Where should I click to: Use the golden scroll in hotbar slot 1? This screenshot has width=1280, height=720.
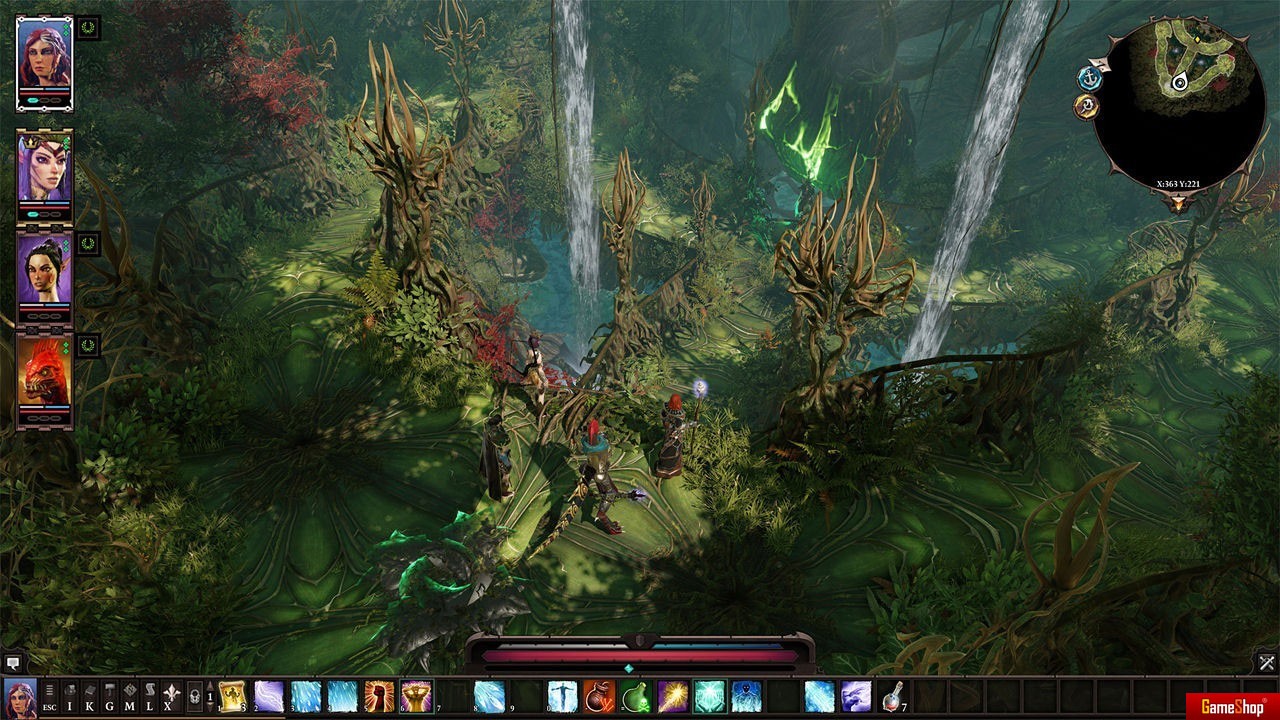(x=233, y=696)
